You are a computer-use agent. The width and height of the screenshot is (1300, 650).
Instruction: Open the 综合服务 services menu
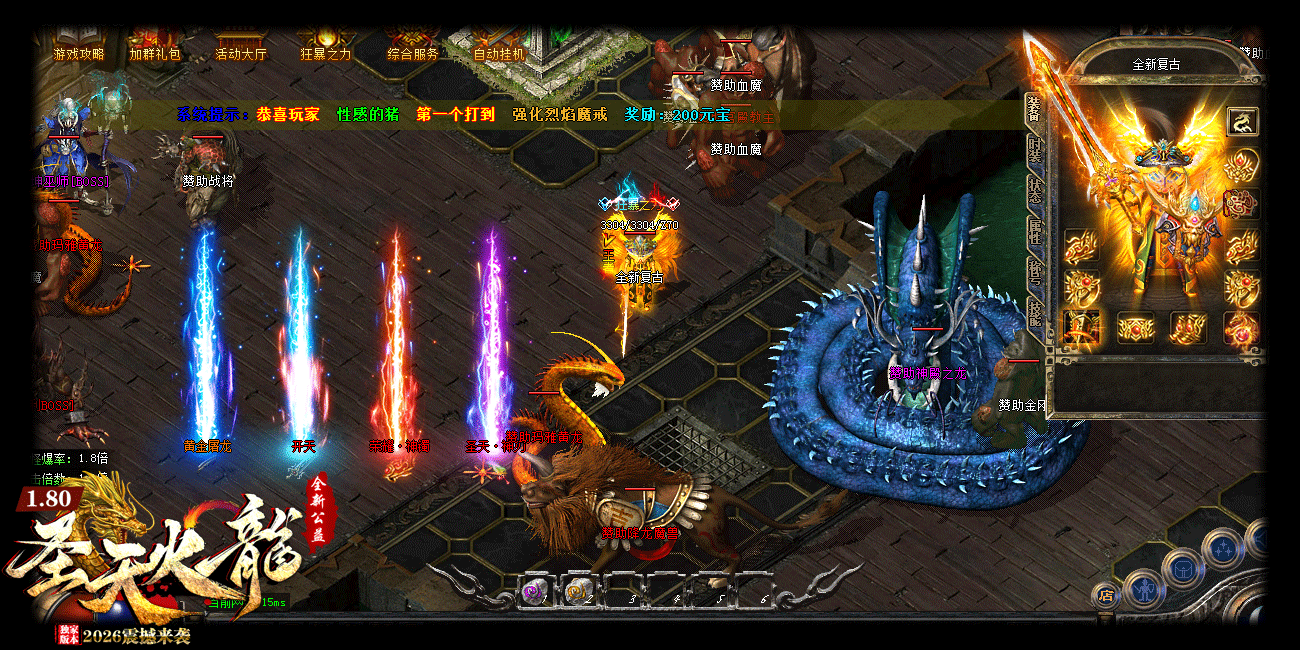412,53
